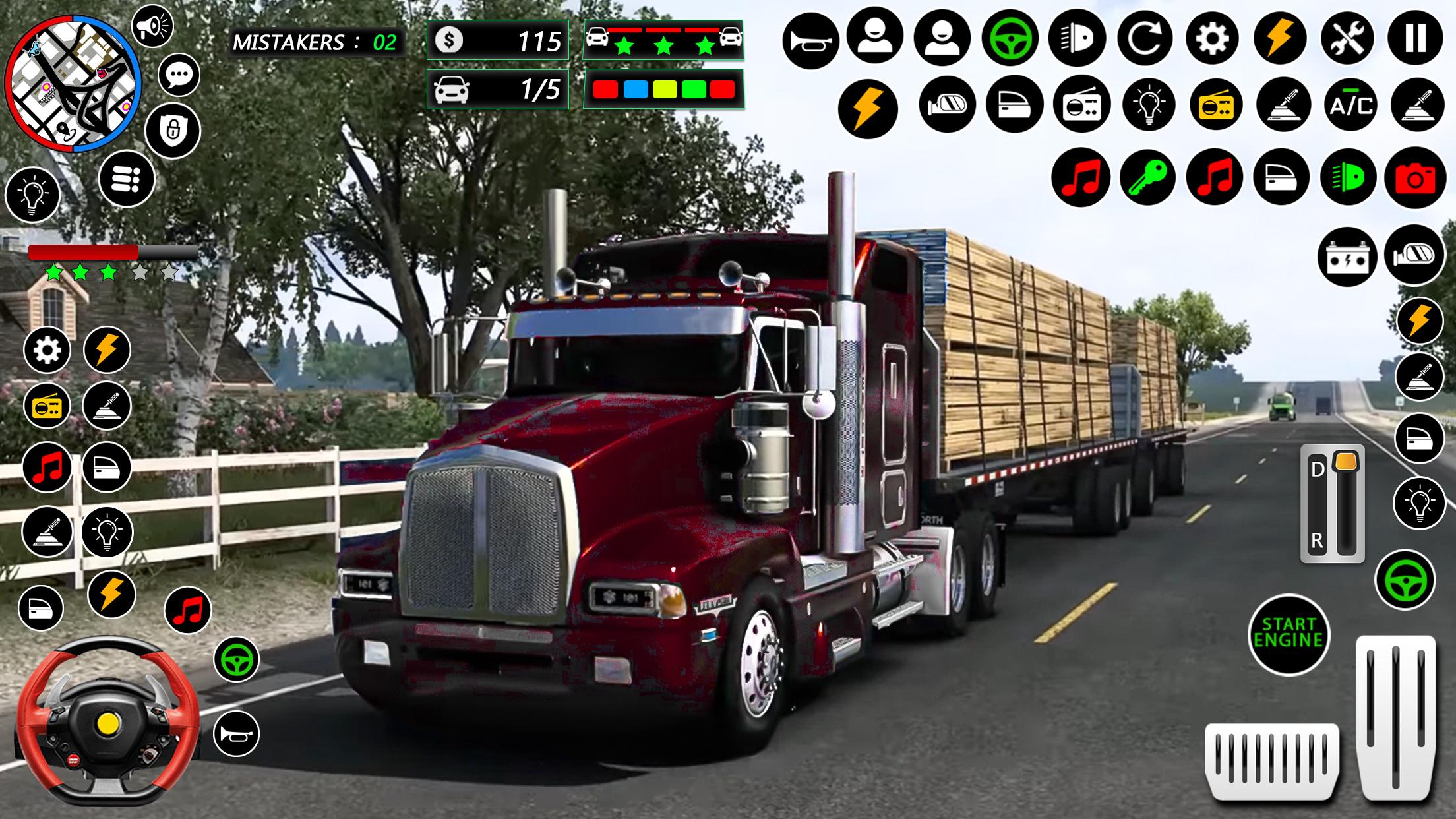The height and width of the screenshot is (819, 1456).
Task: Click the shield lock icon
Action: click(173, 130)
